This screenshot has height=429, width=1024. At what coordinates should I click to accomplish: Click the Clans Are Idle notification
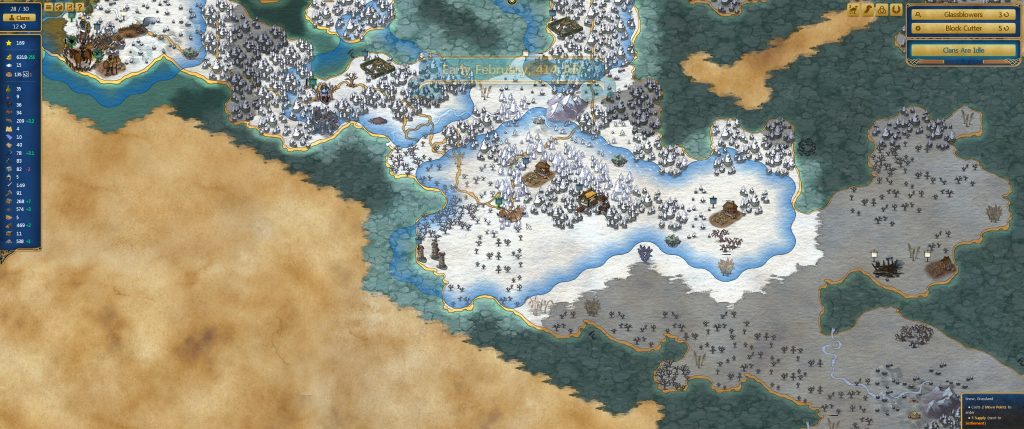pyautogui.click(x=964, y=48)
